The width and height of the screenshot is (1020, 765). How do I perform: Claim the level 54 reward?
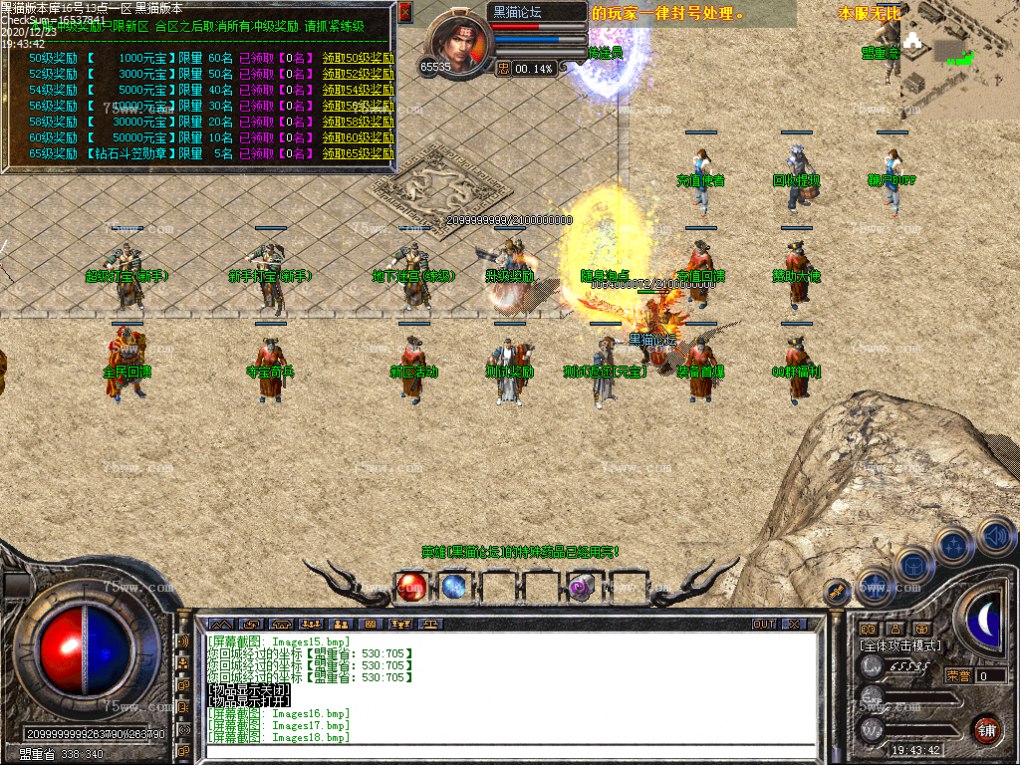(358, 90)
